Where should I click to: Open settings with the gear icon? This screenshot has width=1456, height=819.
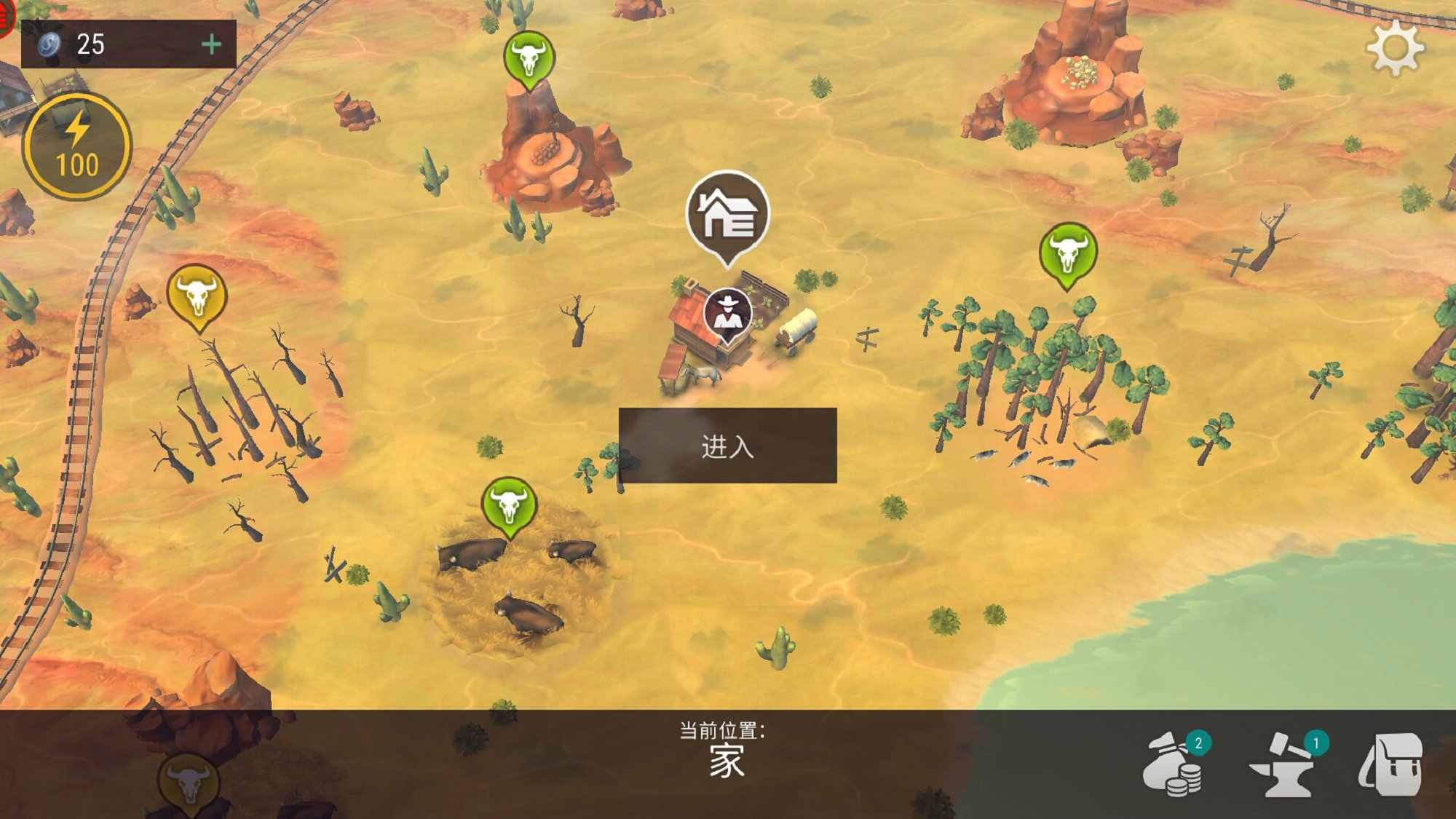[1395, 48]
